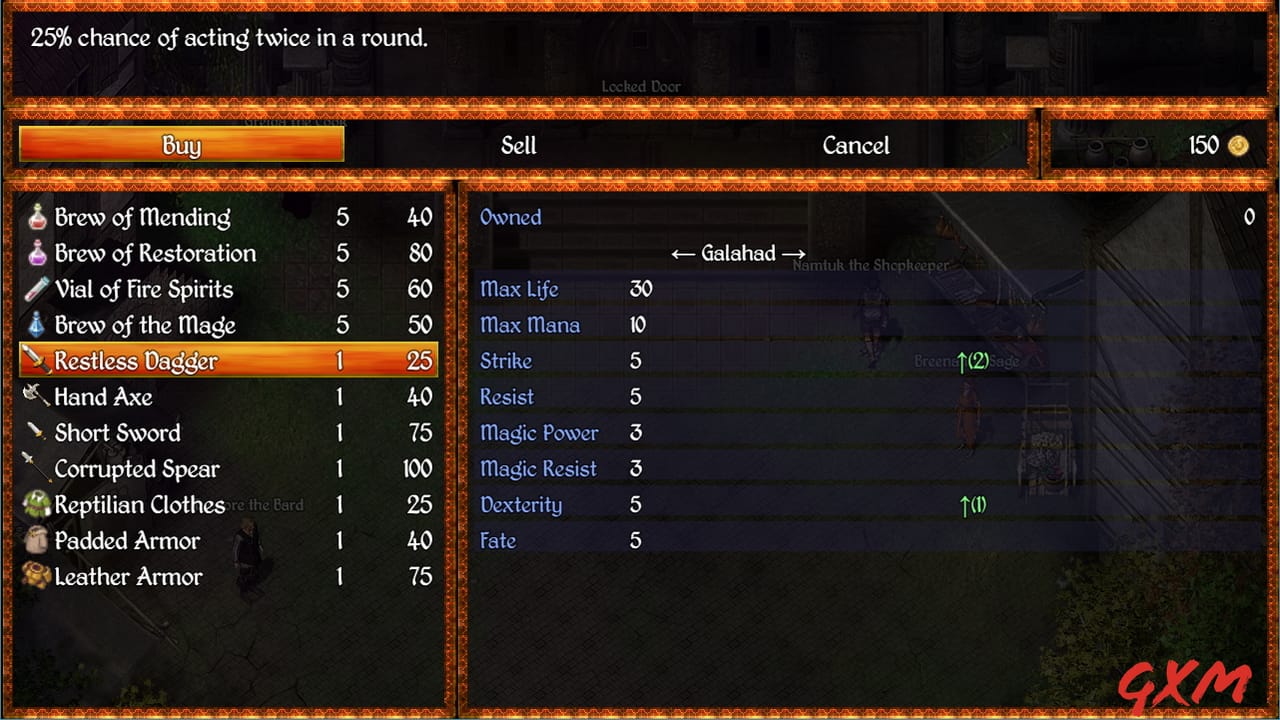Open the Buy tab
Screen dimensions: 1280x720
(181, 145)
